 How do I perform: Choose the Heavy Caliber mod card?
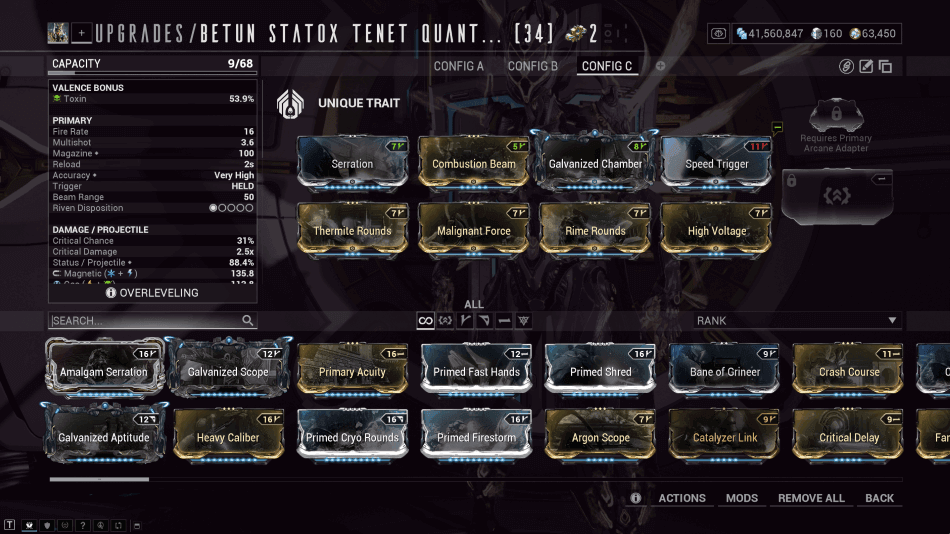click(228, 437)
